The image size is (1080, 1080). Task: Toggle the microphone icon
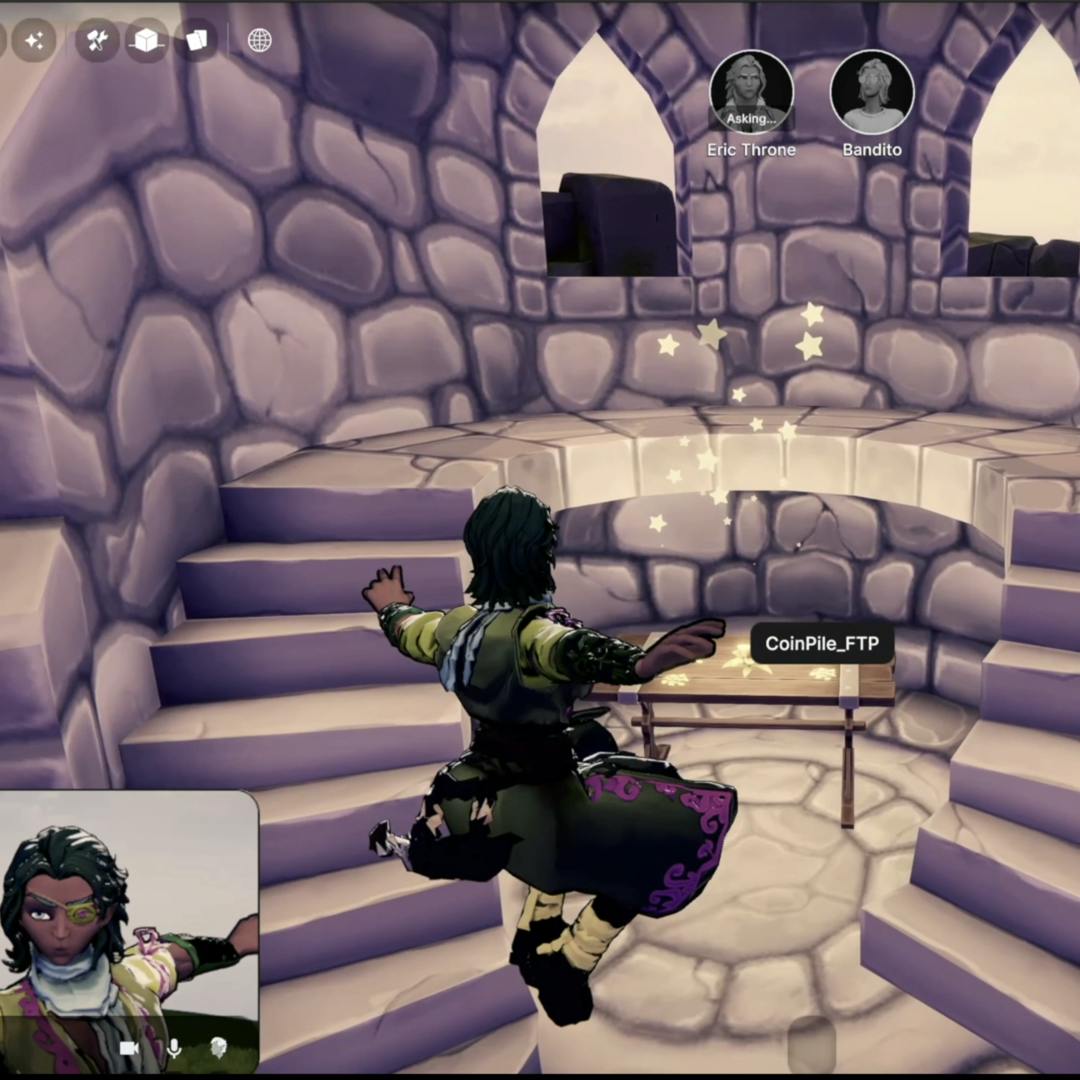174,1047
